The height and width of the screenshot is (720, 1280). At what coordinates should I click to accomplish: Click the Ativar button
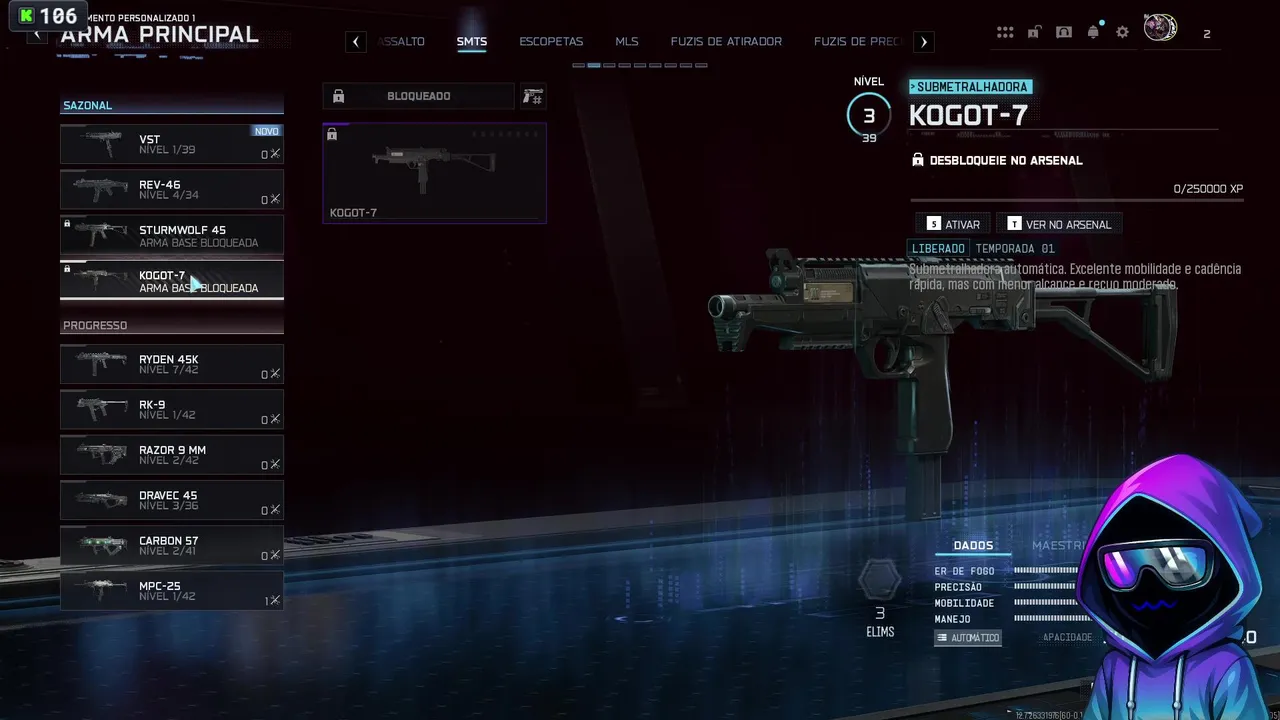952,224
